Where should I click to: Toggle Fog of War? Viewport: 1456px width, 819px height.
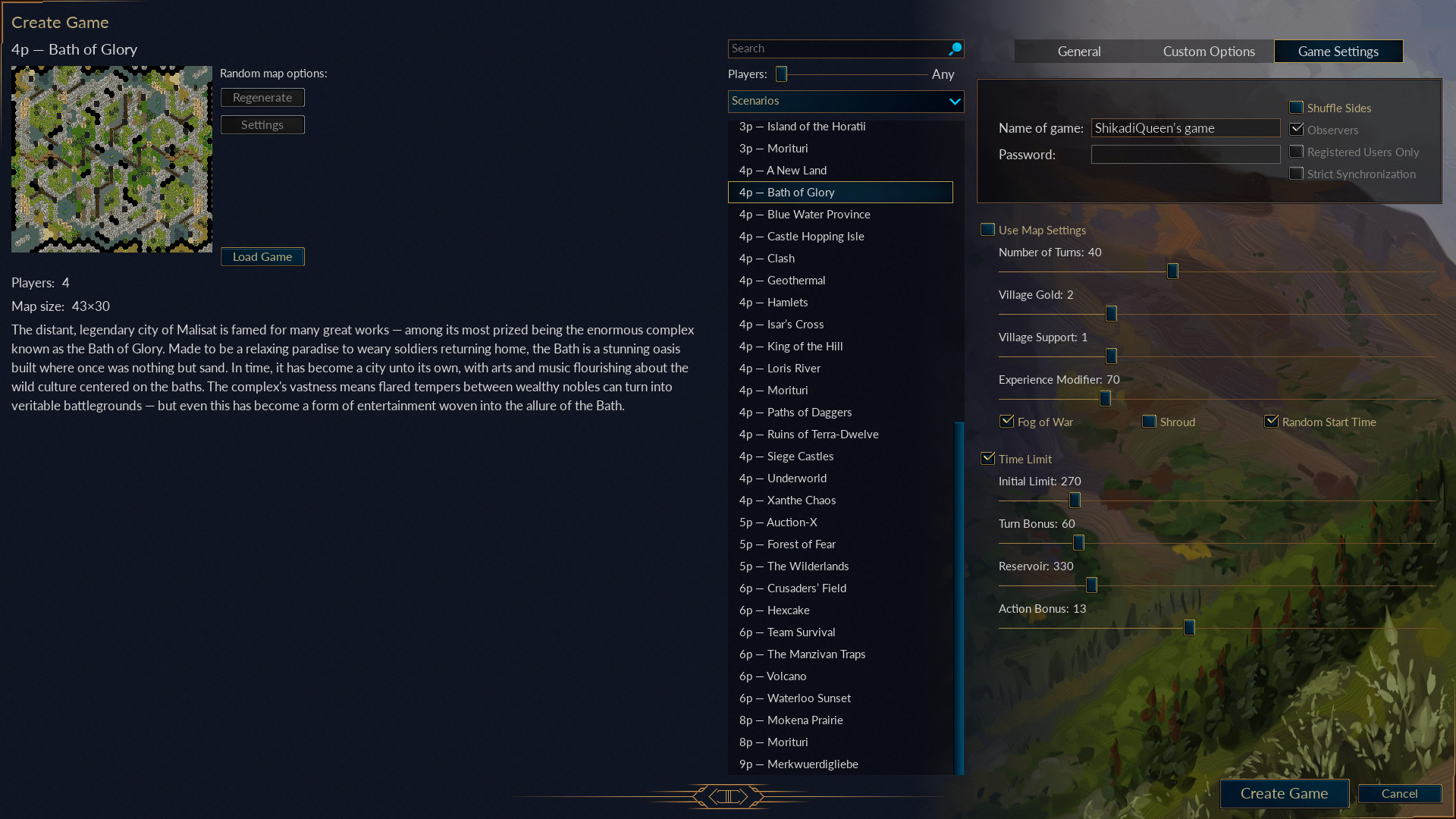tap(1007, 422)
